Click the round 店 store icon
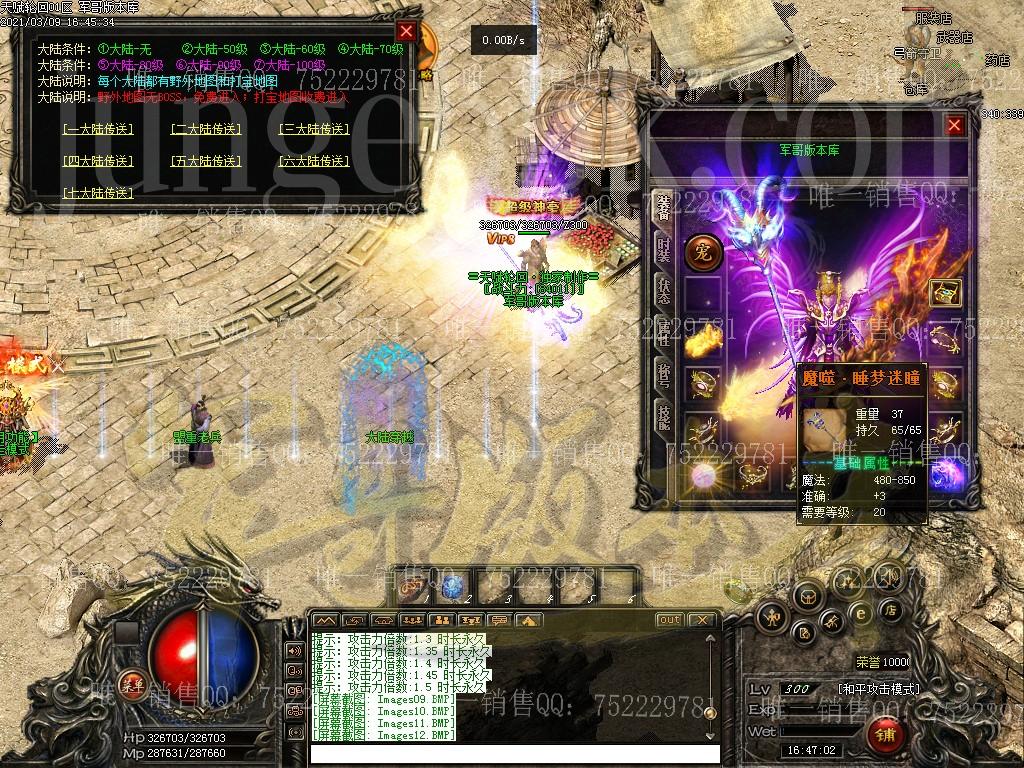Image resolution: width=1024 pixels, height=768 pixels. pos(890,609)
